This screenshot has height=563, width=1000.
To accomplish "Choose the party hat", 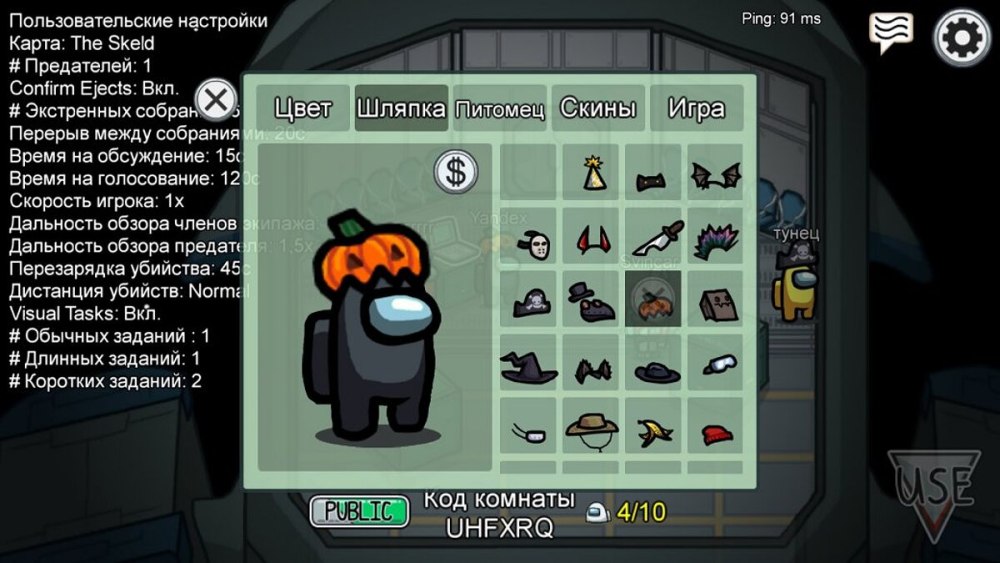I will (593, 174).
